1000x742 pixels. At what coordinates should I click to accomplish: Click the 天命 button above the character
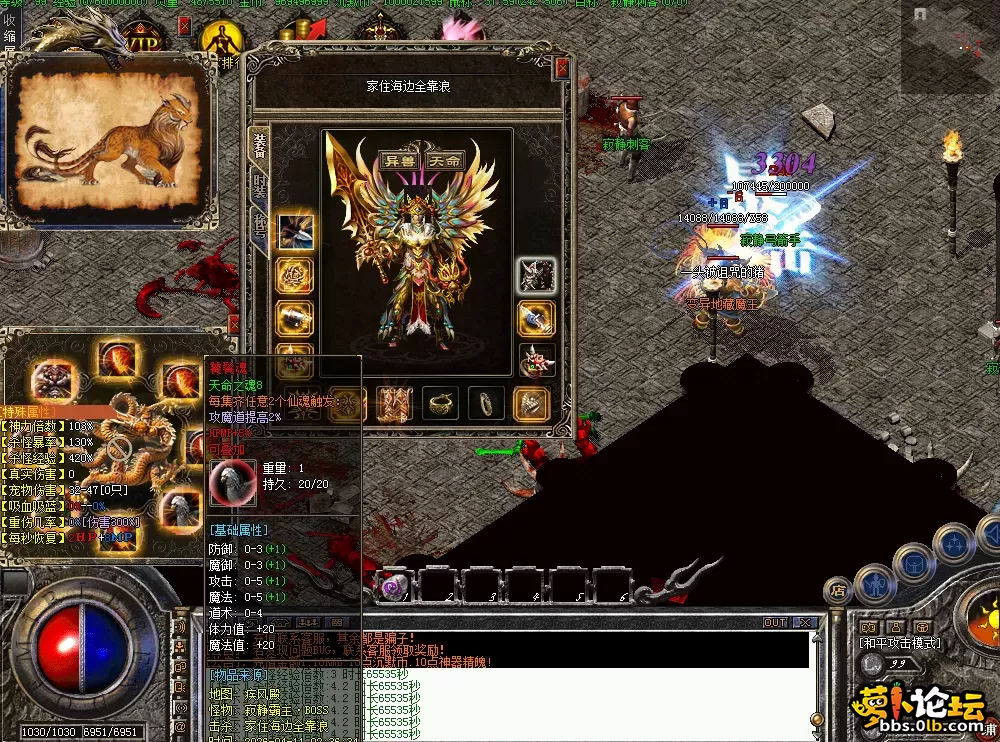click(445, 160)
